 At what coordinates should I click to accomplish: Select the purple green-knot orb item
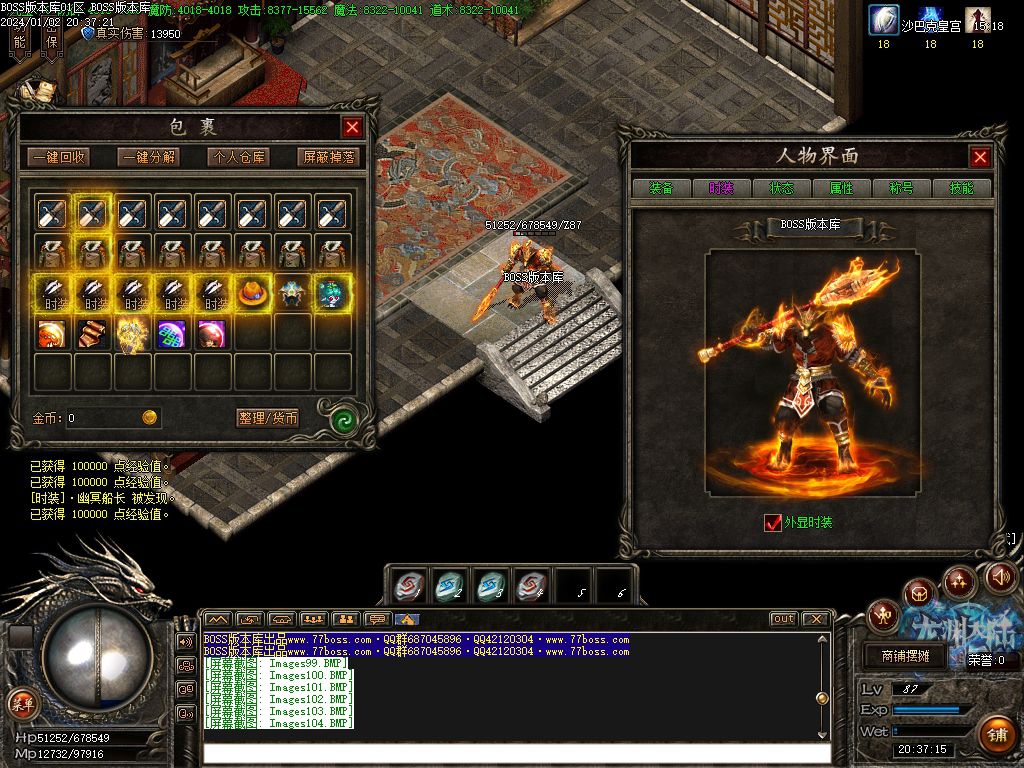click(x=171, y=332)
